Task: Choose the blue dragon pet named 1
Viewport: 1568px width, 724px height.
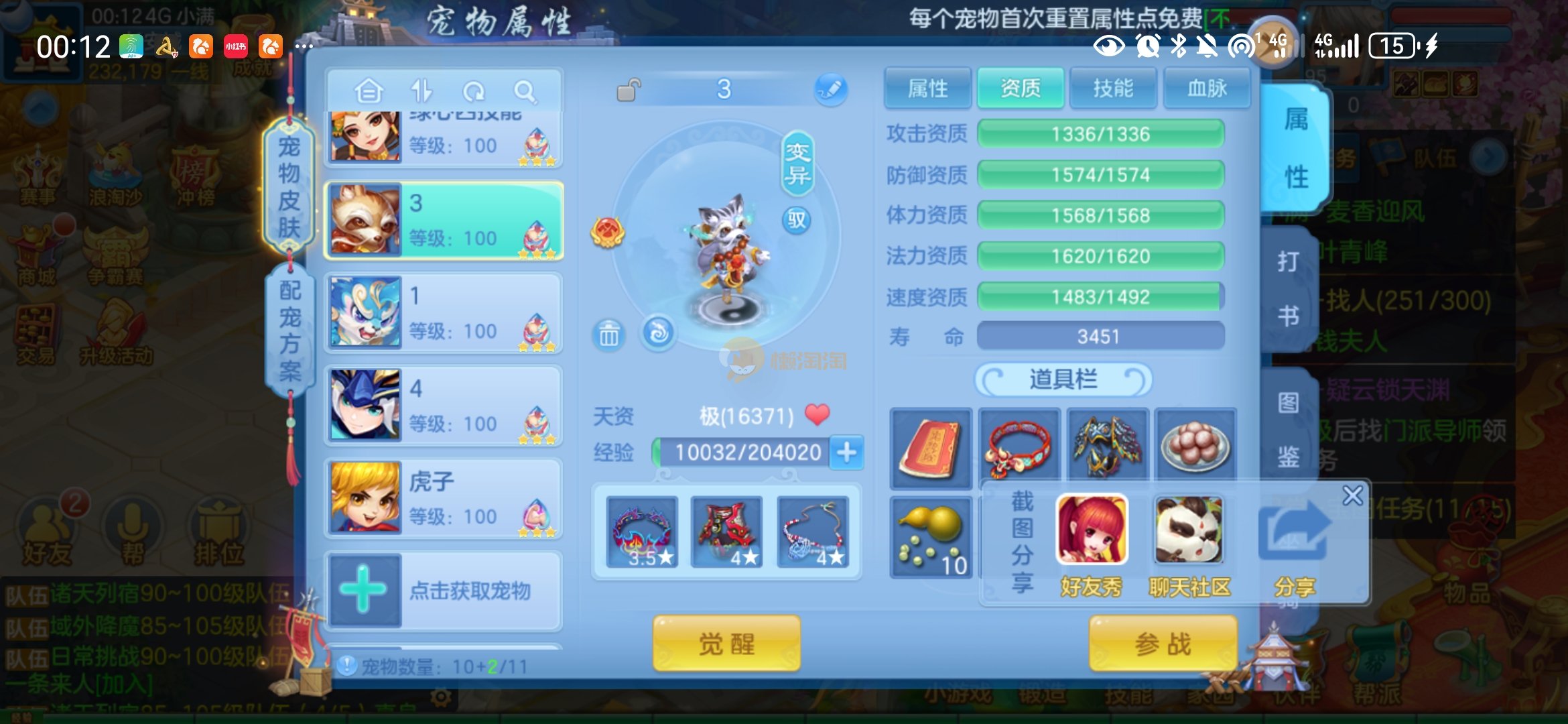Action: point(444,313)
